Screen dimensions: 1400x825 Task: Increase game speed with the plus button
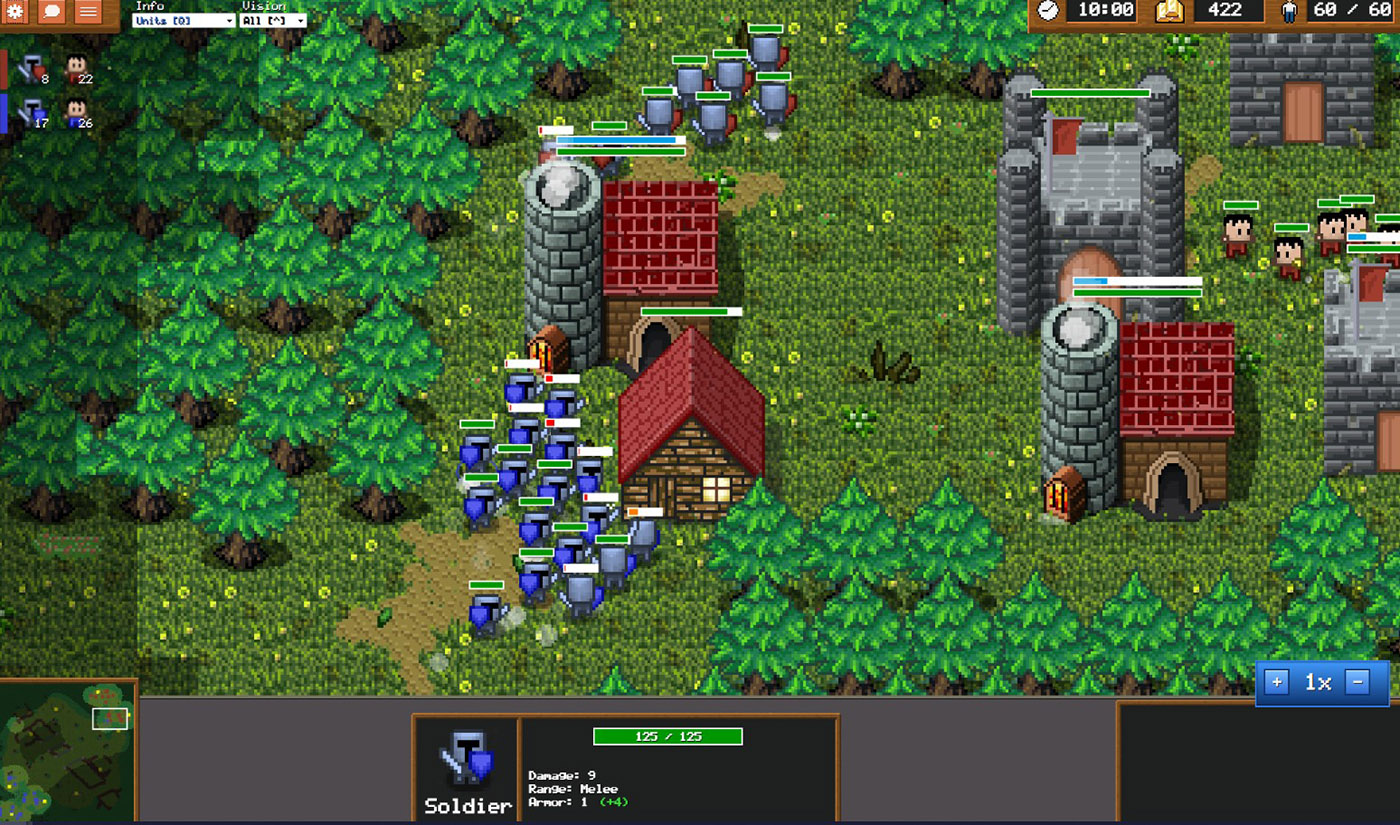pyautogui.click(x=1277, y=683)
